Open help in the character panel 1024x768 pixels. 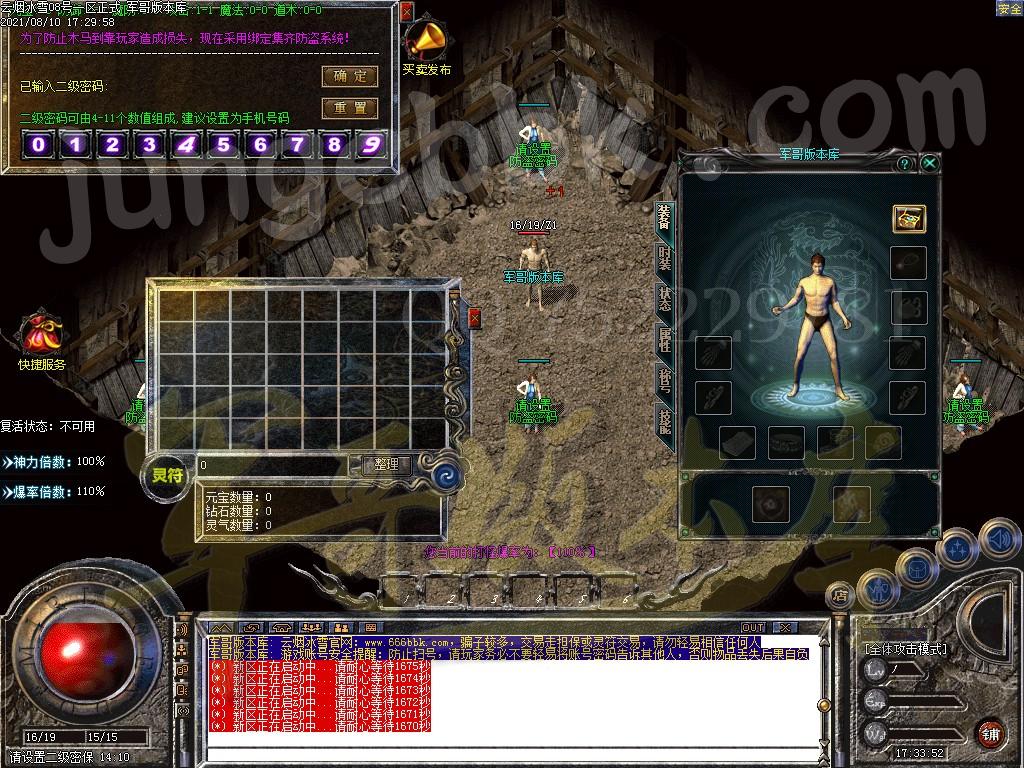904,163
